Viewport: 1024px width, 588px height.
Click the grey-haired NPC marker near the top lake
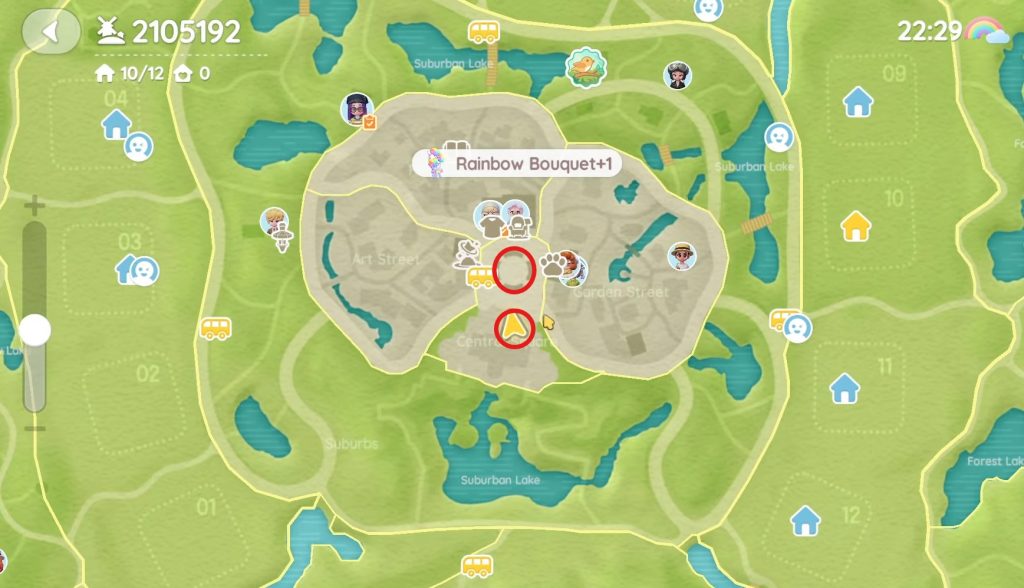[x=678, y=74]
